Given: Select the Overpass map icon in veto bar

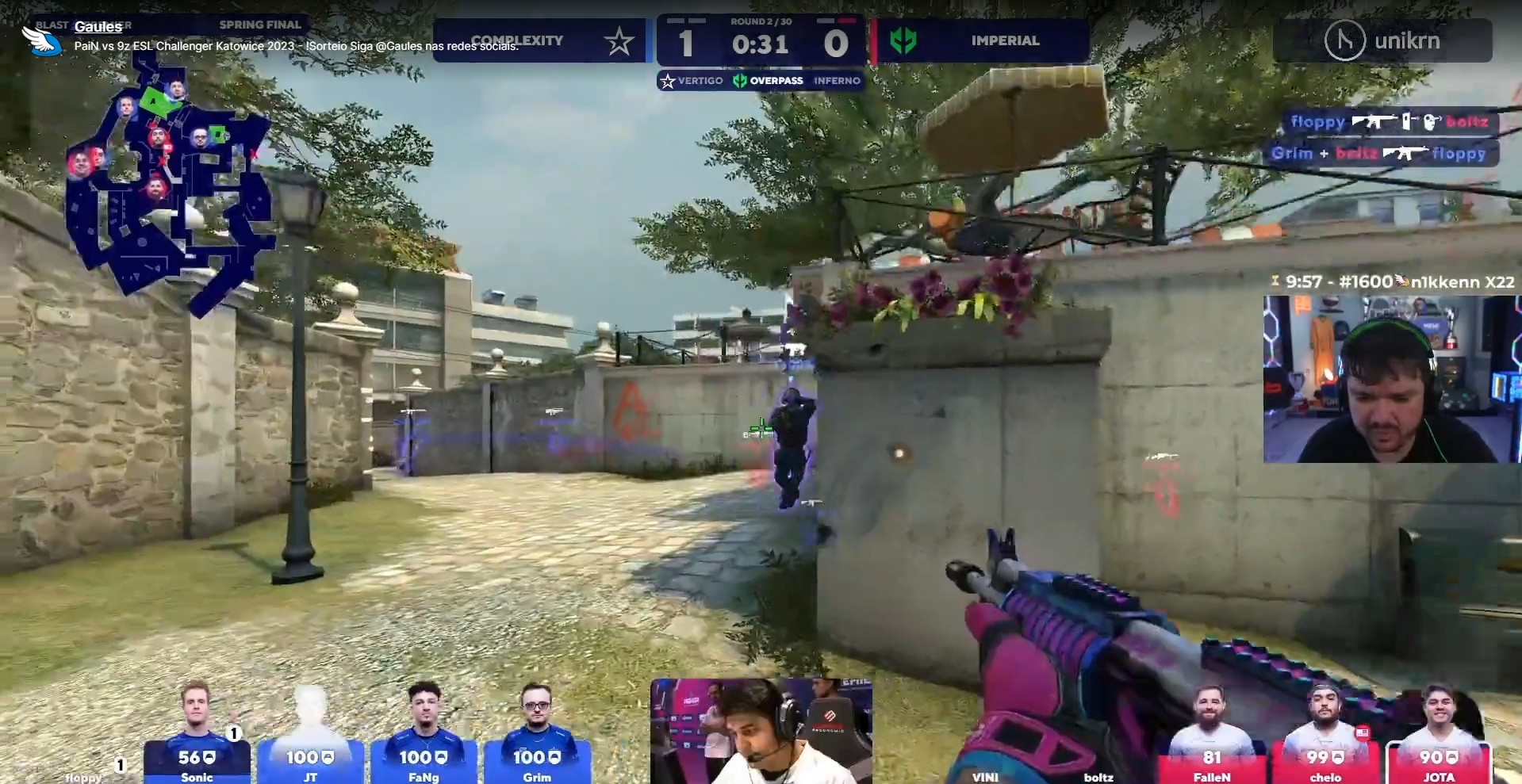Looking at the screenshot, I should 740,80.
